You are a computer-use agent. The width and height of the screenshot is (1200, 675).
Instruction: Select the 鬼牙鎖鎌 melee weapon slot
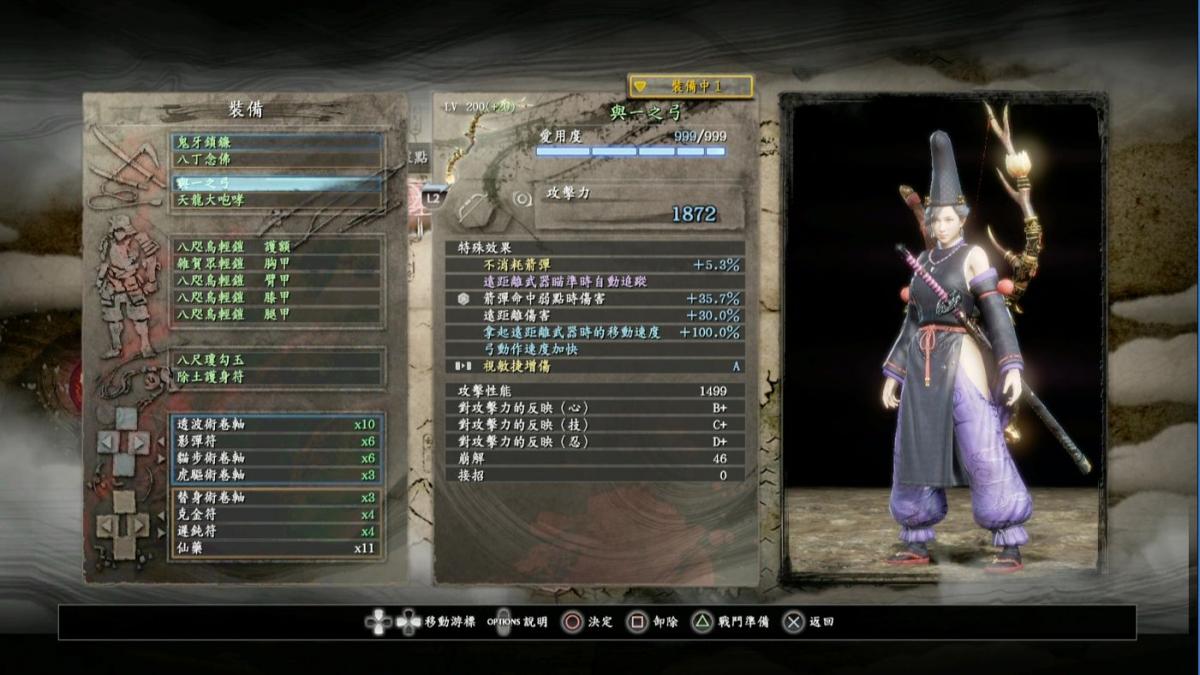(x=276, y=143)
